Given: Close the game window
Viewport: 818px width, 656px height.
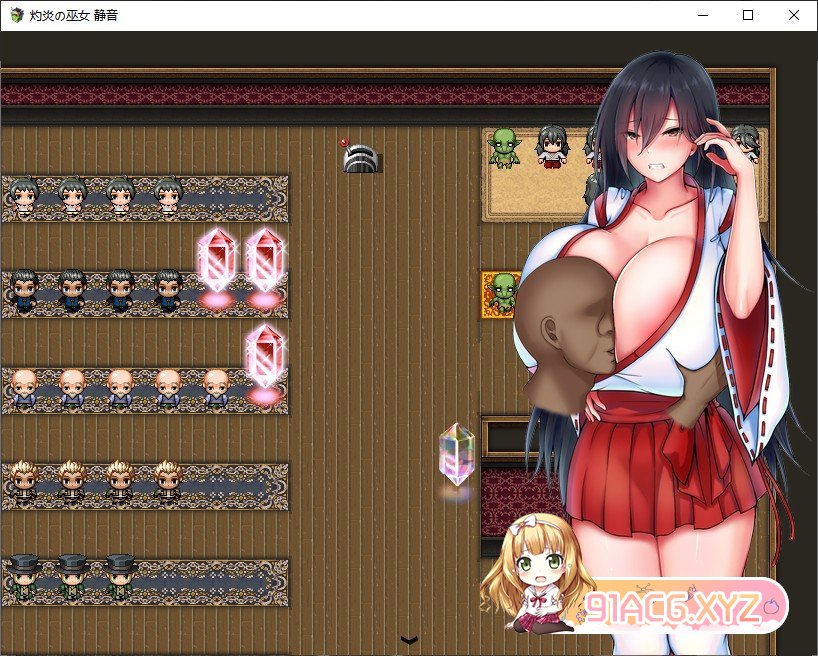Looking at the screenshot, I should 793,15.
